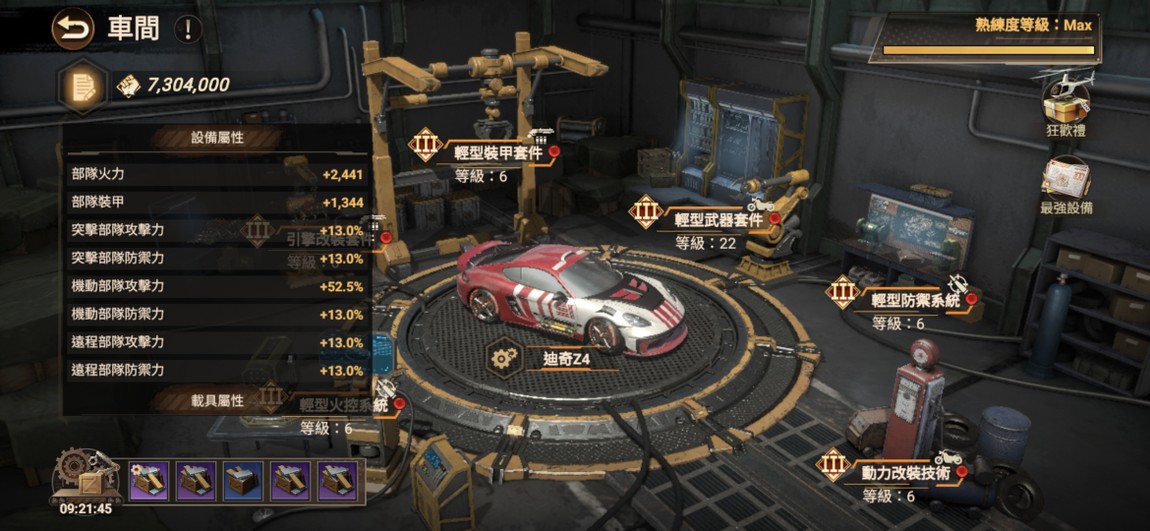The height and width of the screenshot is (531, 1150).
Task: Toggle the orange document attributes icon
Action: (x=84, y=86)
